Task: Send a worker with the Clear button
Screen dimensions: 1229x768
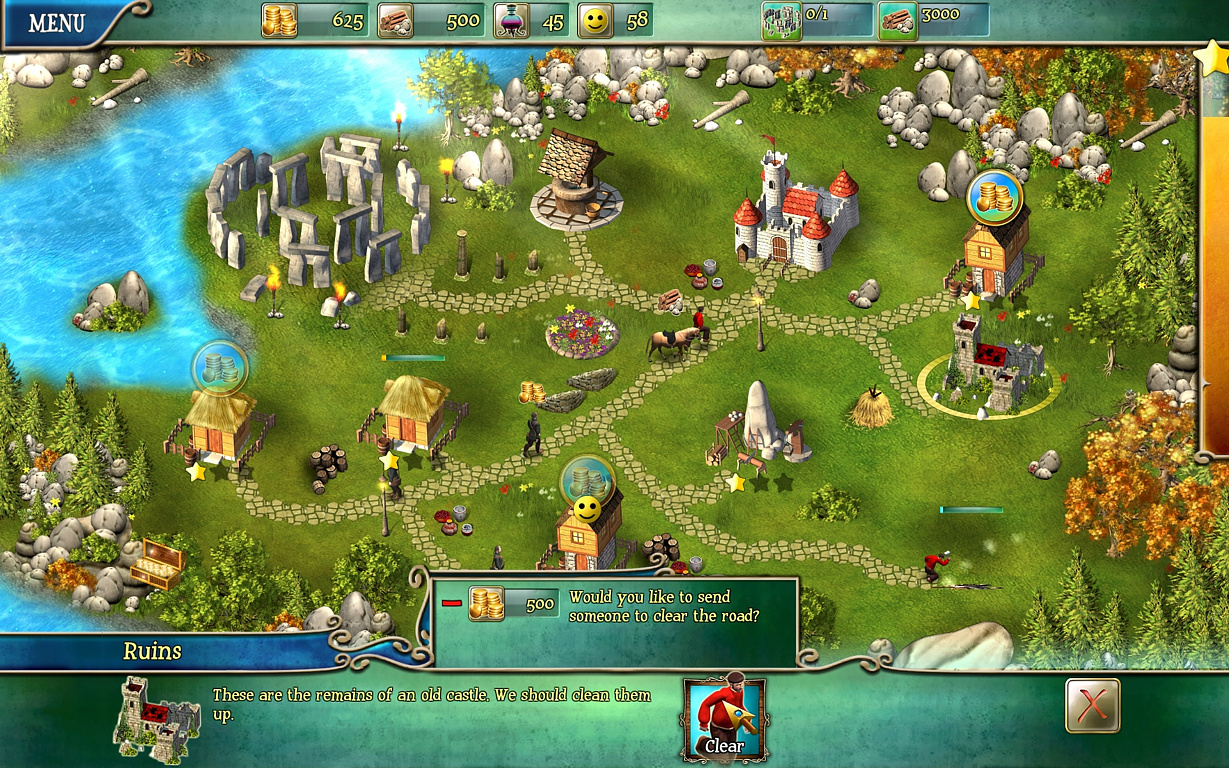Action: [x=724, y=720]
